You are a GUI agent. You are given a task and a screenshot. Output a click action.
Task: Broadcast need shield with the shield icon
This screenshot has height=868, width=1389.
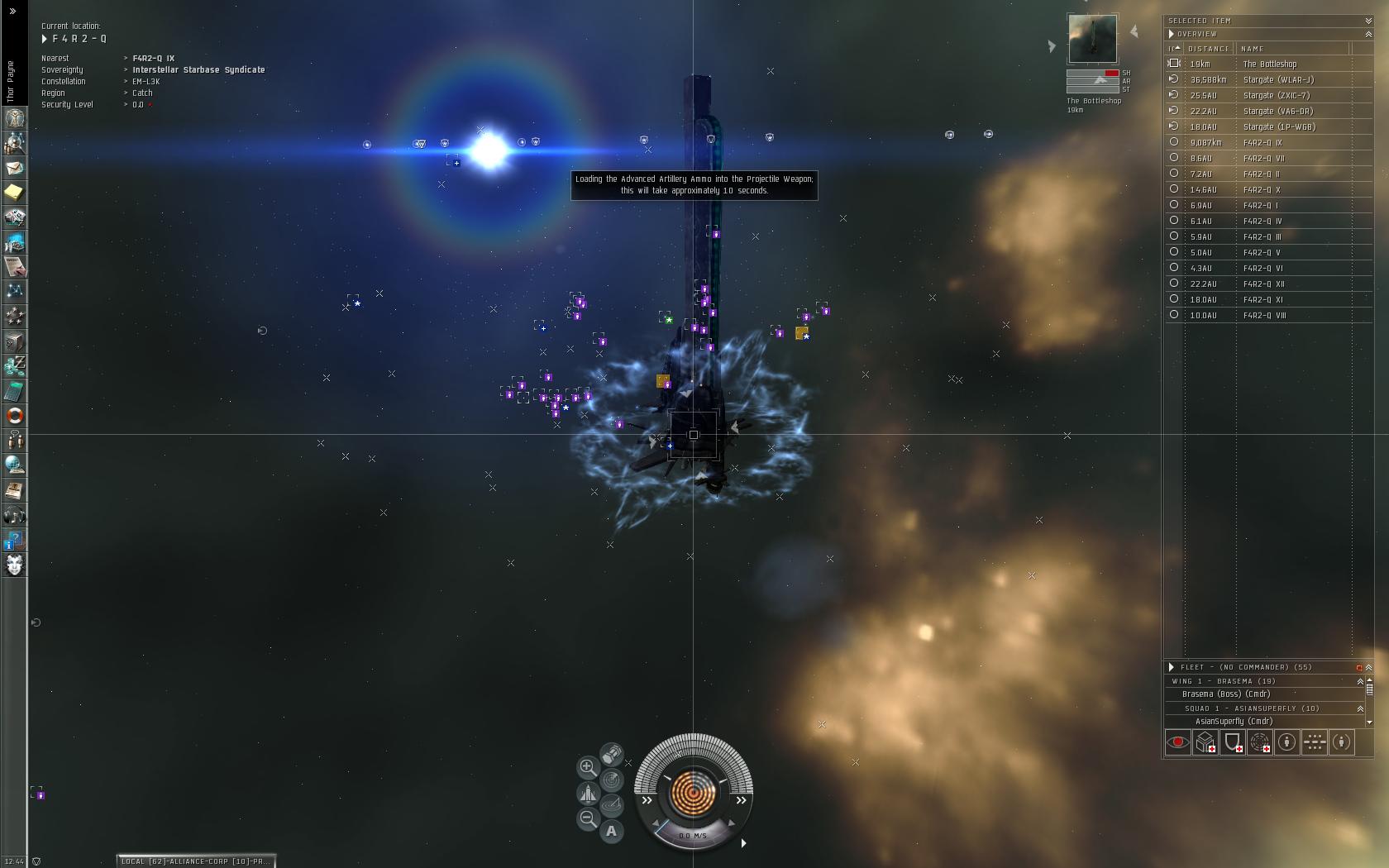pyautogui.click(x=1233, y=742)
